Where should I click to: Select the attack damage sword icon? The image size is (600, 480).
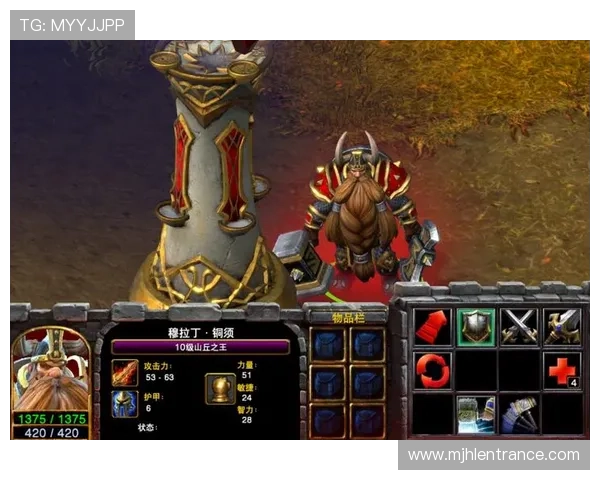126,375
